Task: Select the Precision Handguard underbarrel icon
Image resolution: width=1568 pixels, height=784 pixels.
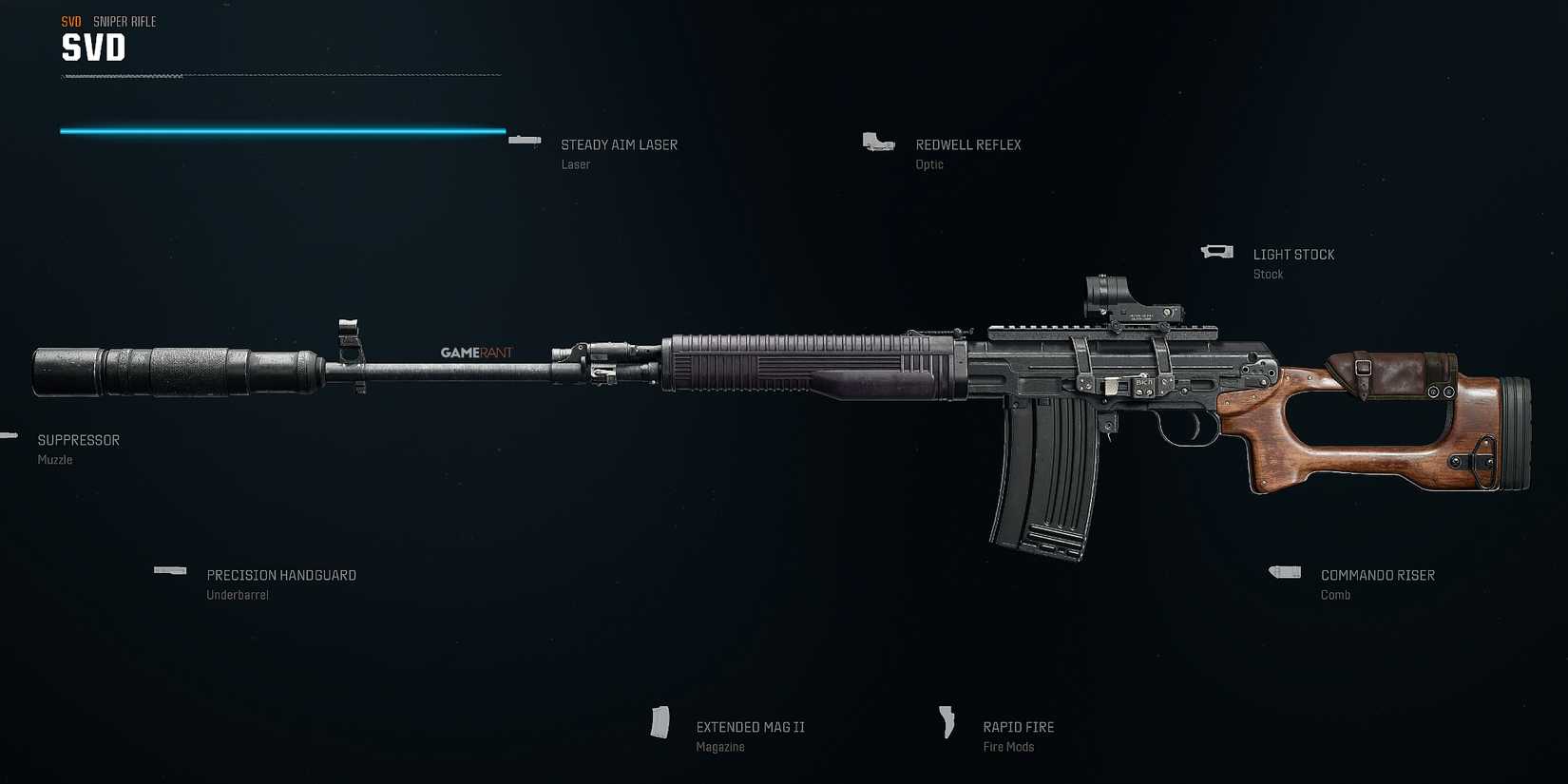Action: point(170,570)
